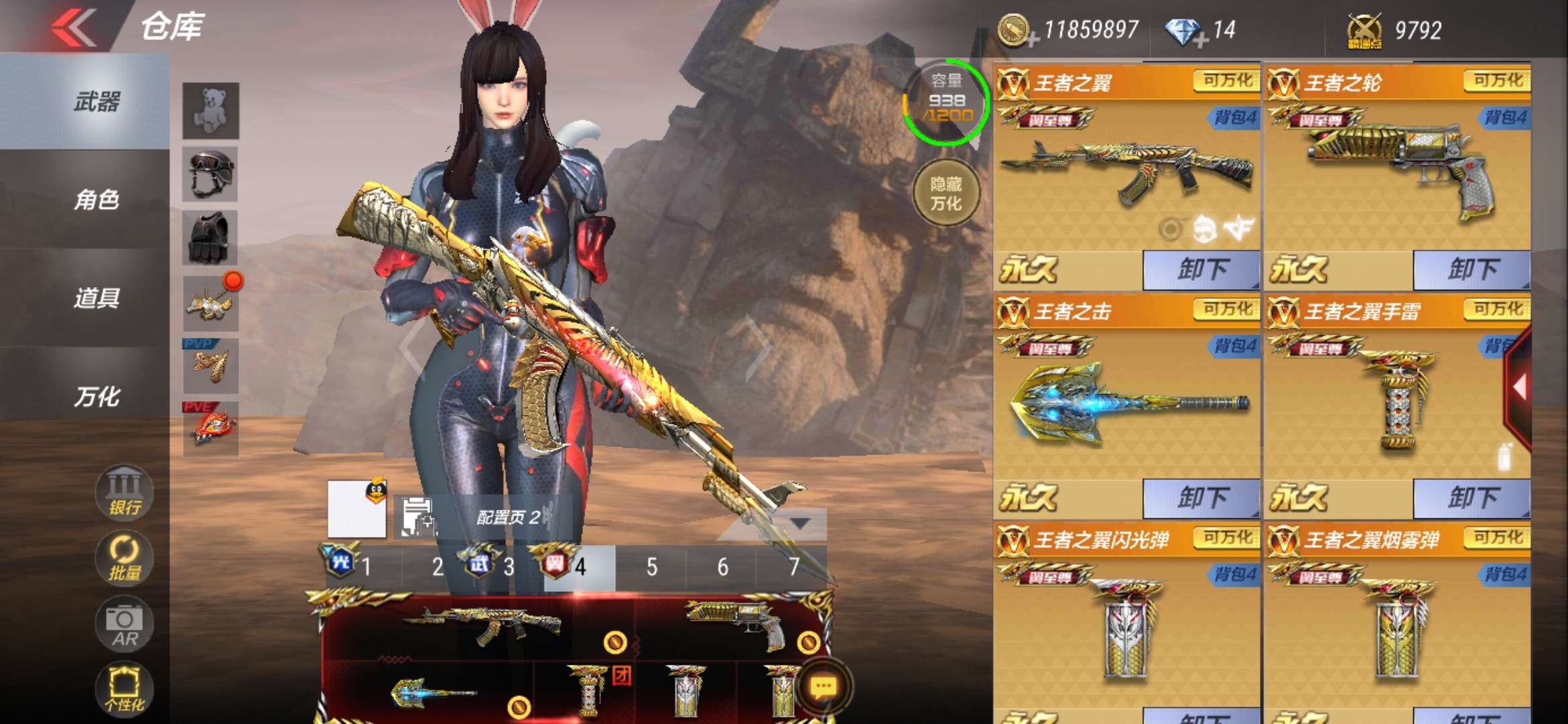The image size is (1568, 724).
Task: Toggle 隐藏万化 to hide weapon skins
Action: tap(946, 193)
